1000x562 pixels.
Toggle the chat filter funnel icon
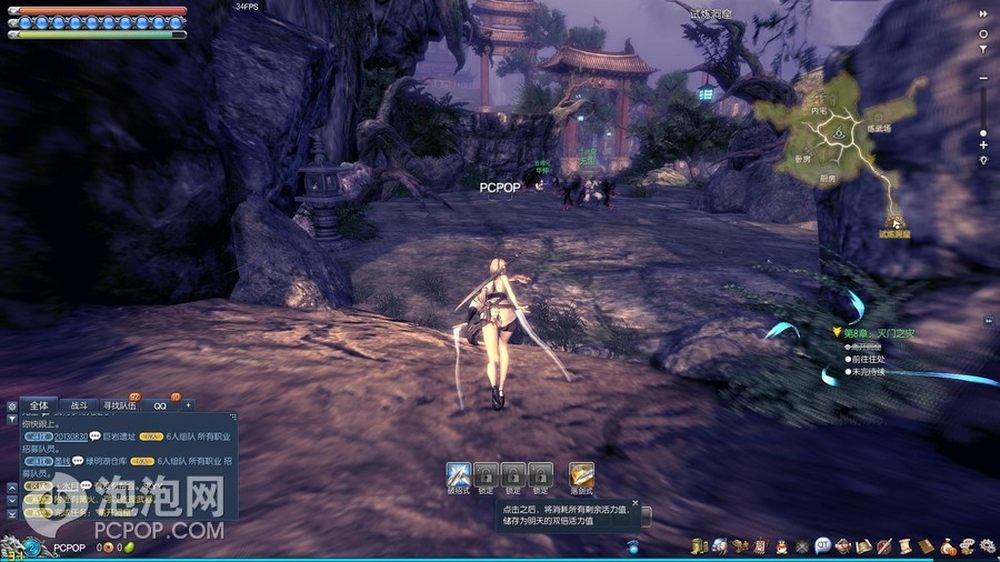[x=12, y=421]
